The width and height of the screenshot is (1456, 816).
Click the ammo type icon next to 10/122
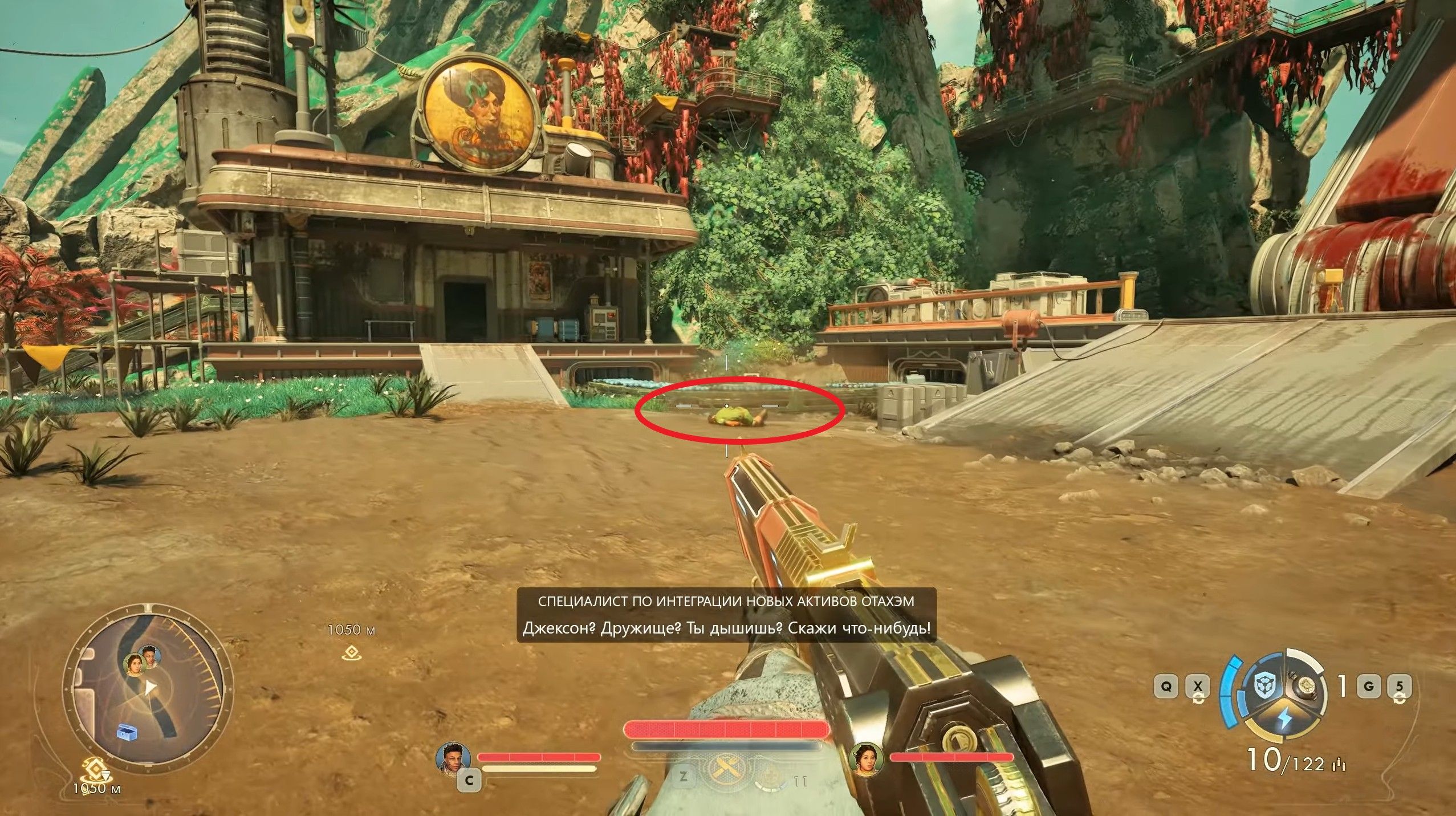point(1339,765)
